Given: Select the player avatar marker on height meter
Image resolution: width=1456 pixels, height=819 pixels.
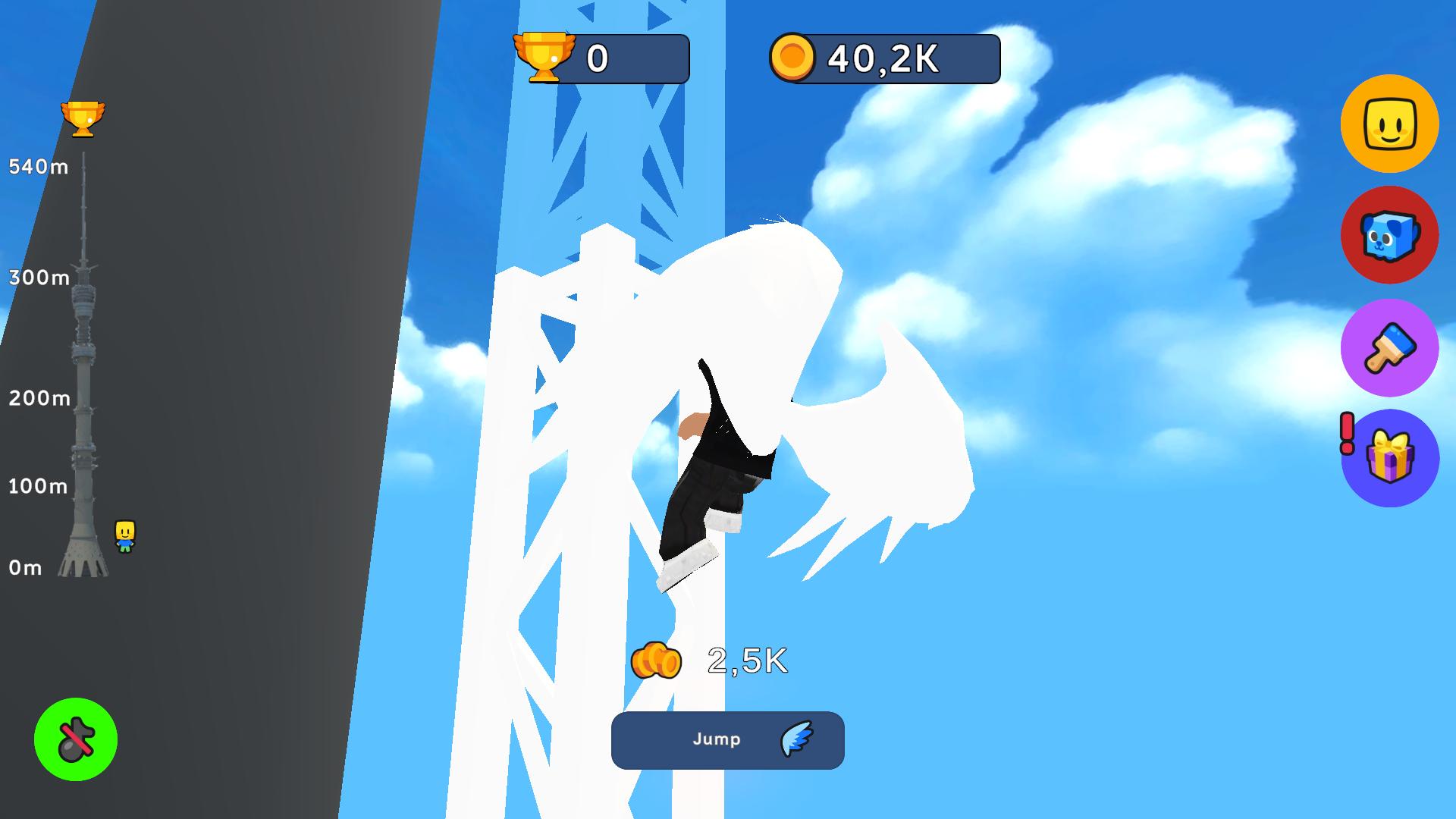Looking at the screenshot, I should 124,535.
